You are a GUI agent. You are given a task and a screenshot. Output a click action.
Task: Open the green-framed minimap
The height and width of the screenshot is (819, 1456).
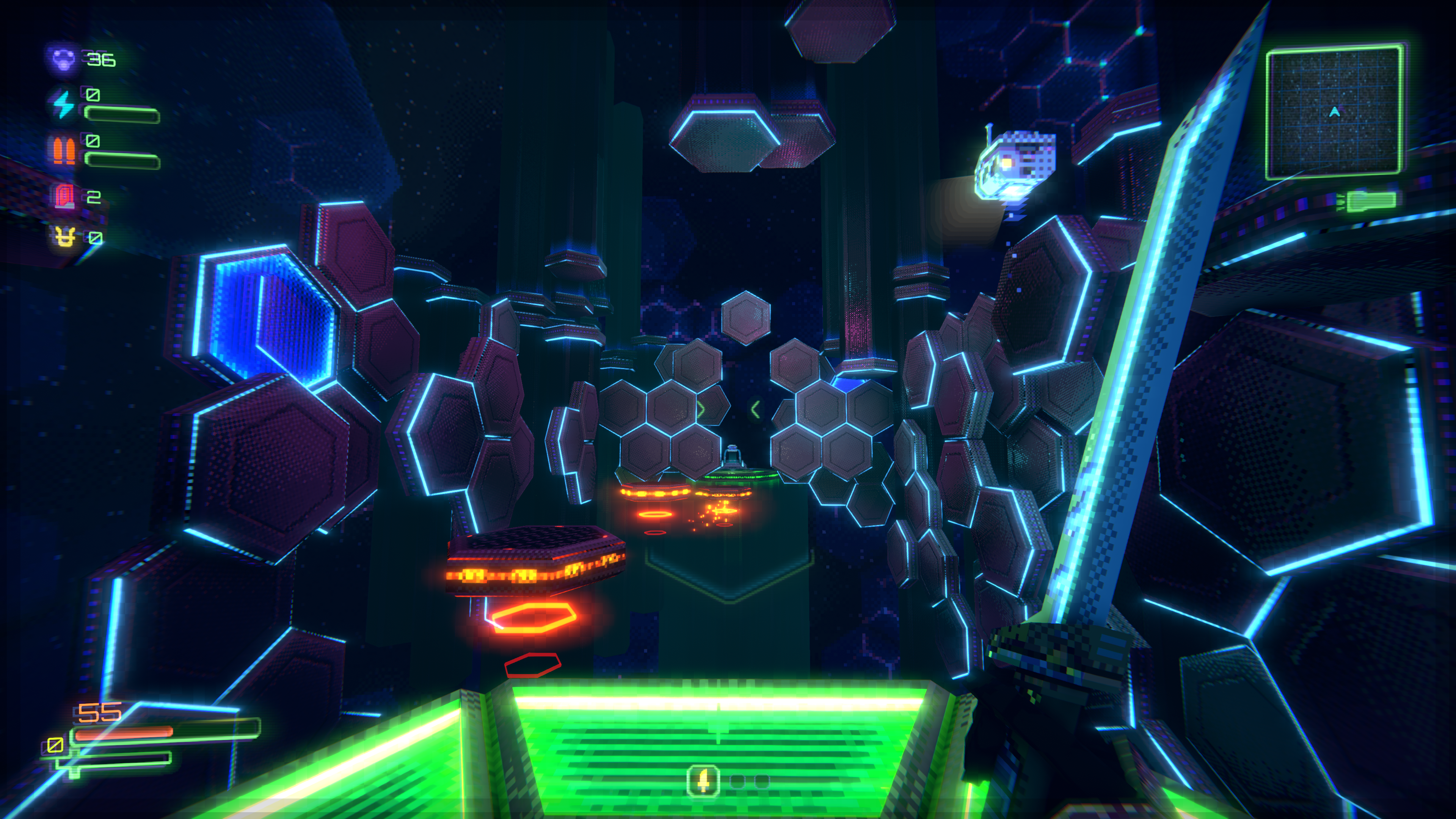pyautogui.click(x=1334, y=113)
